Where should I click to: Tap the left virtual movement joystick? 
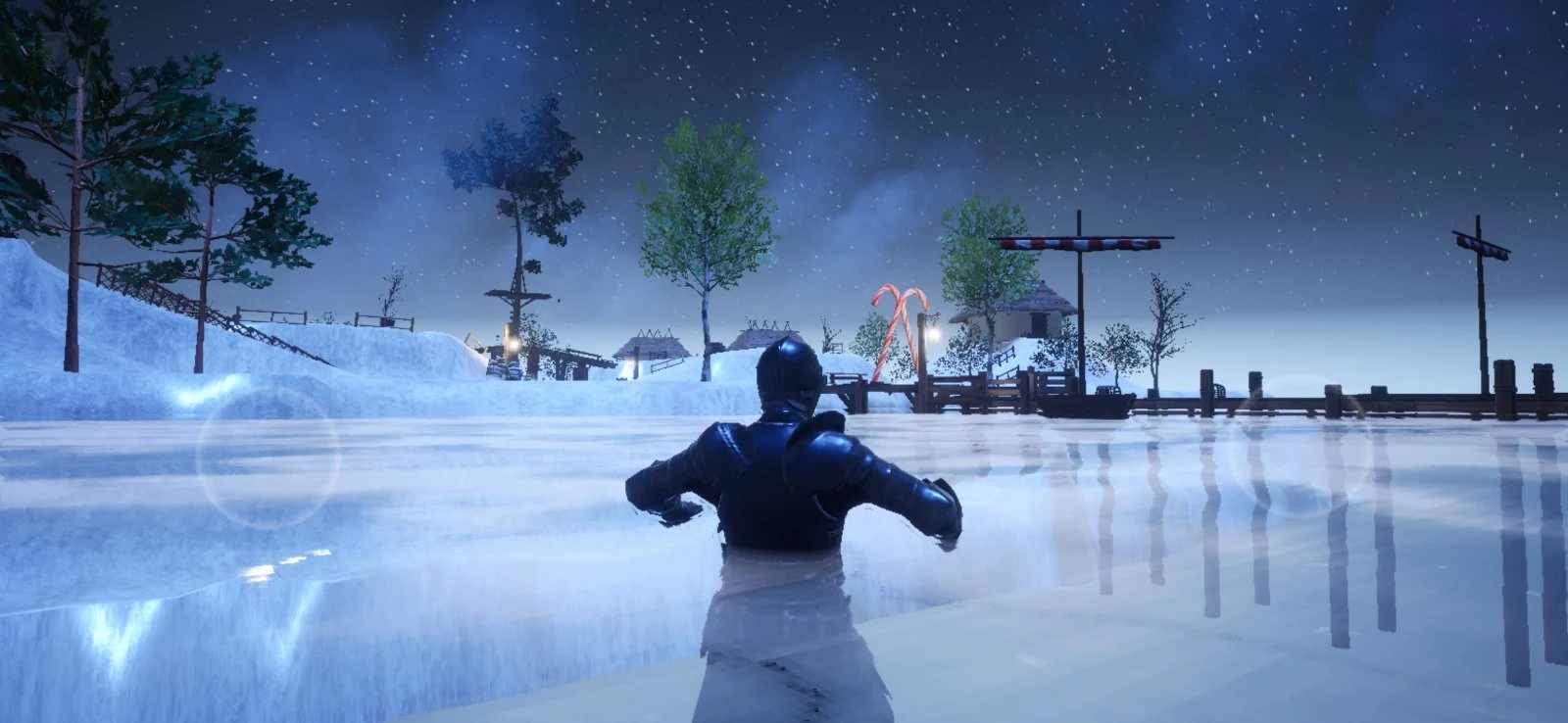pos(268,454)
